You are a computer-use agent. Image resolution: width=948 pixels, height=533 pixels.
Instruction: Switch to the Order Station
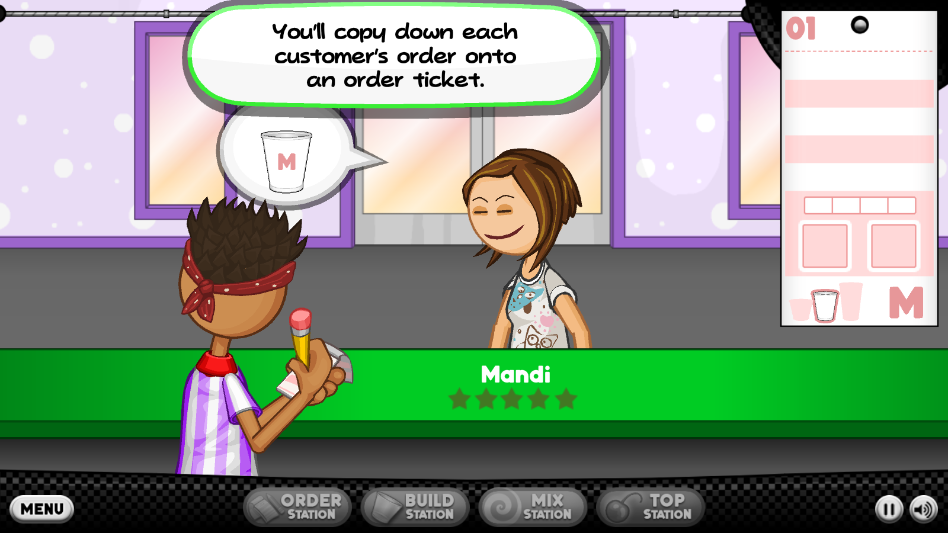(x=297, y=507)
